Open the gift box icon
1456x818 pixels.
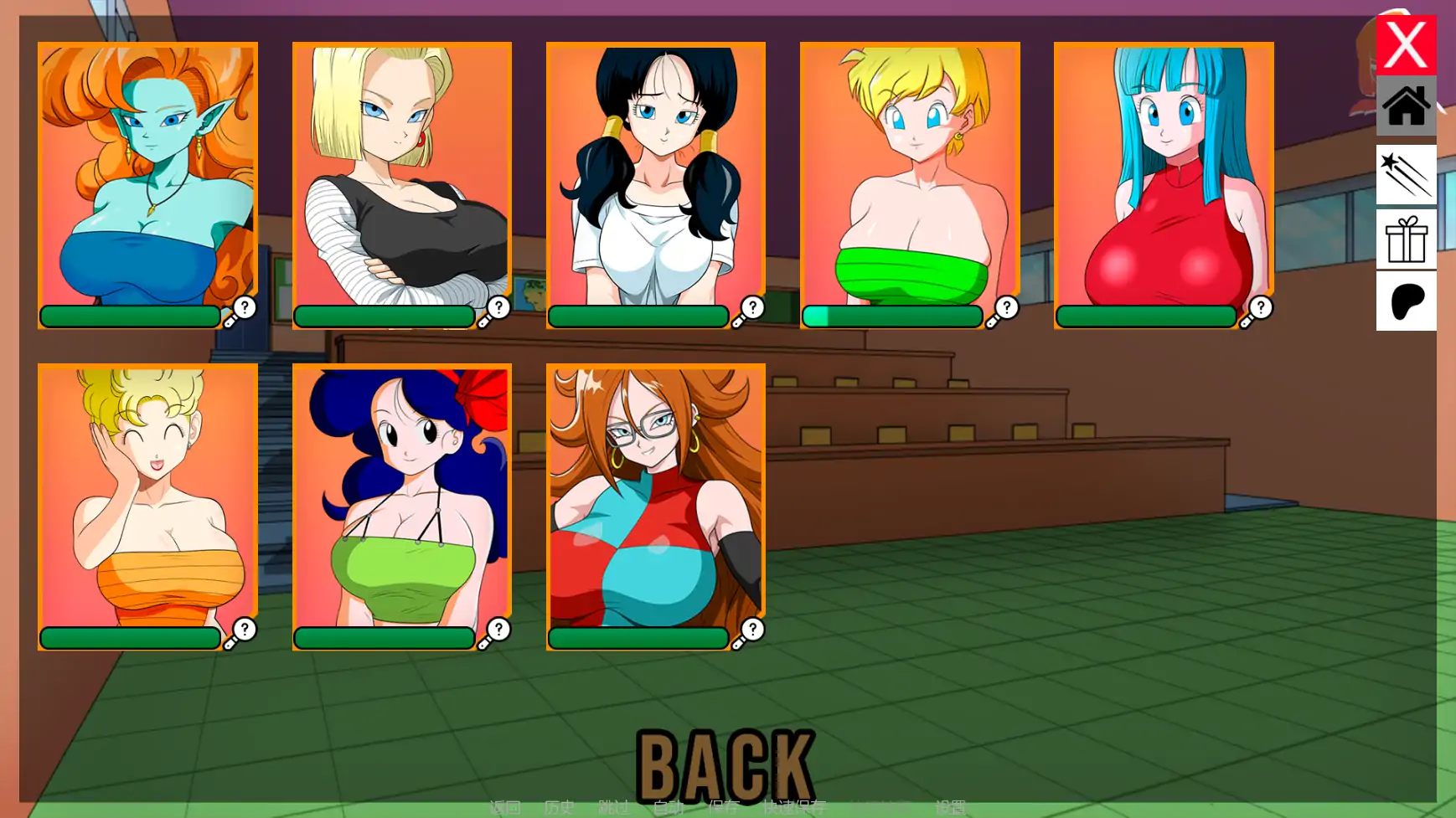tap(1405, 239)
